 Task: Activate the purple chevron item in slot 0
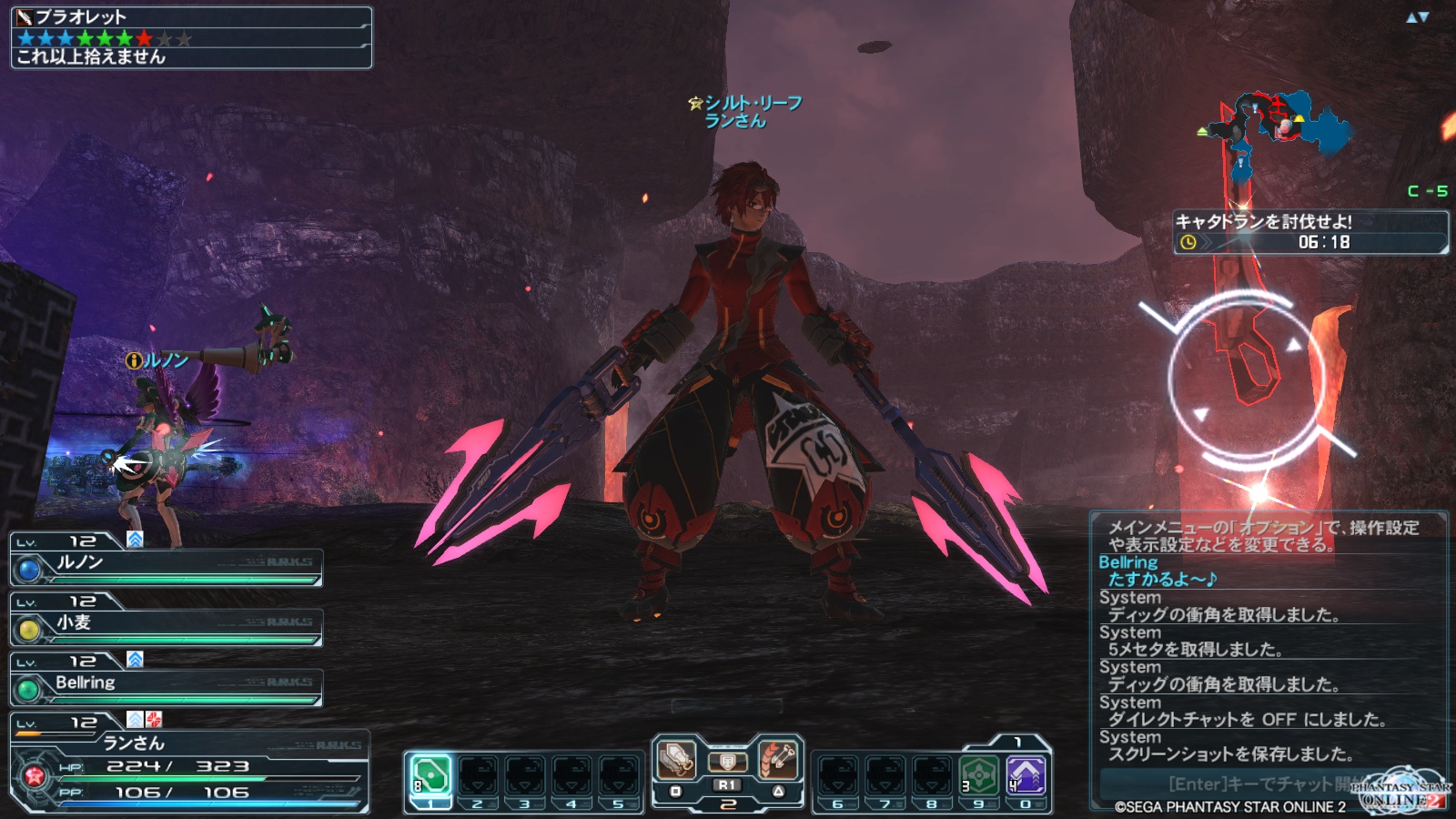pos(1026,776)
